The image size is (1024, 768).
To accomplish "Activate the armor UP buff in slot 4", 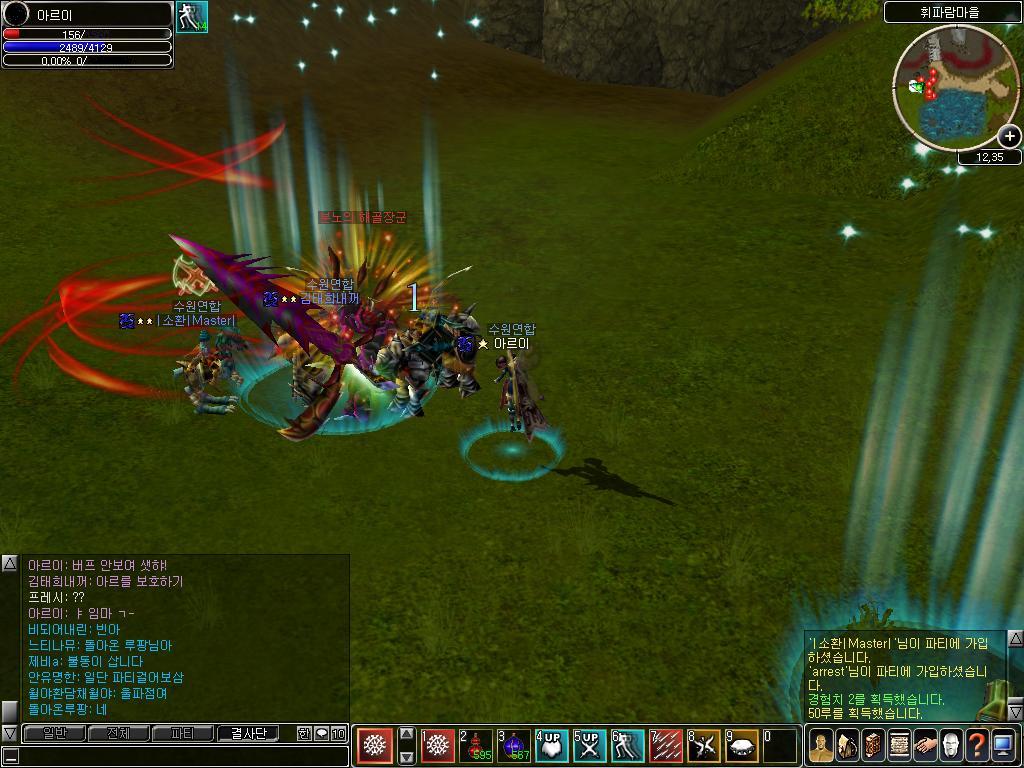I will (551, 745).
